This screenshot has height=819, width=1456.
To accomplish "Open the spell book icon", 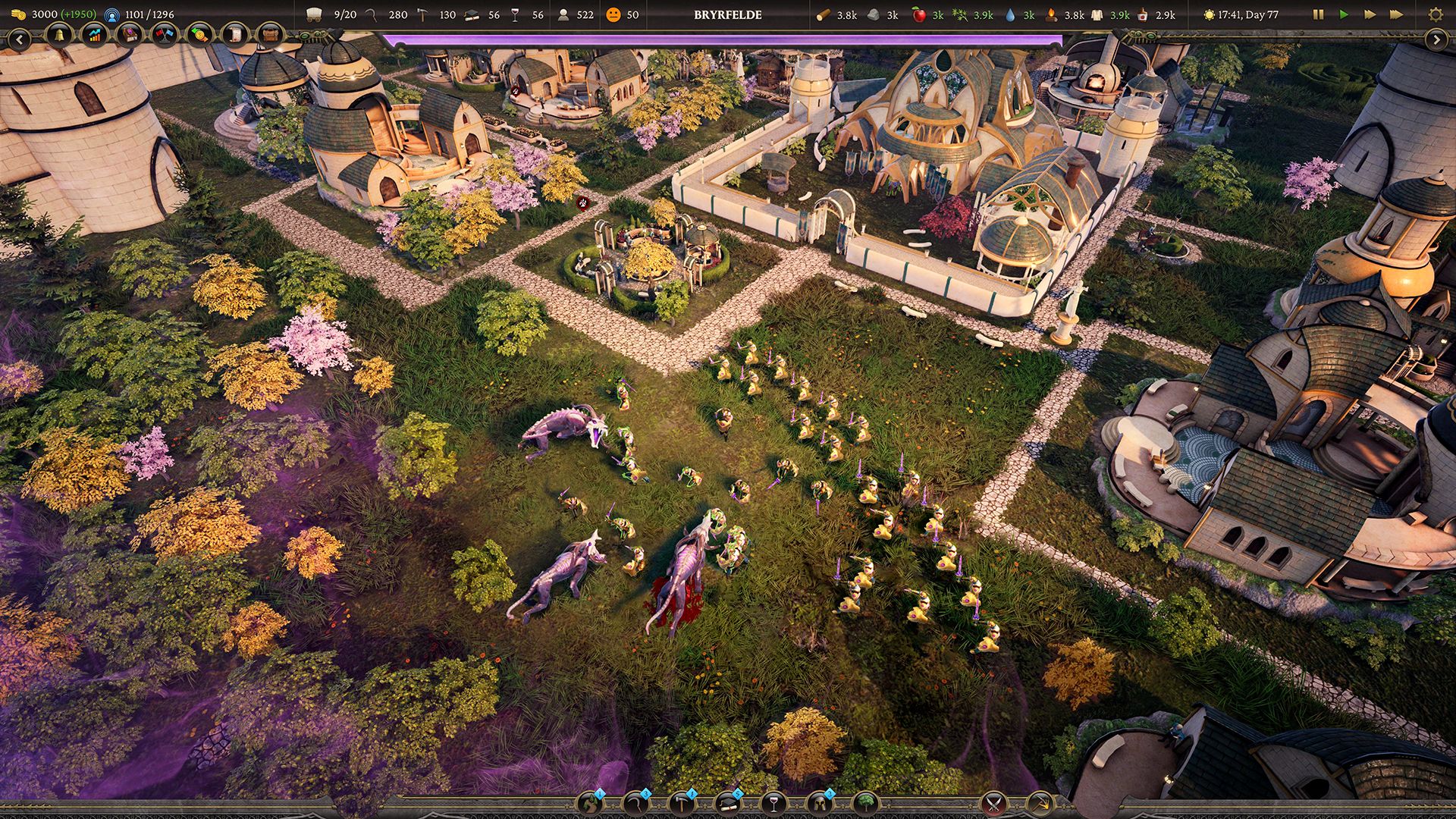I will (x=130, y=35).
